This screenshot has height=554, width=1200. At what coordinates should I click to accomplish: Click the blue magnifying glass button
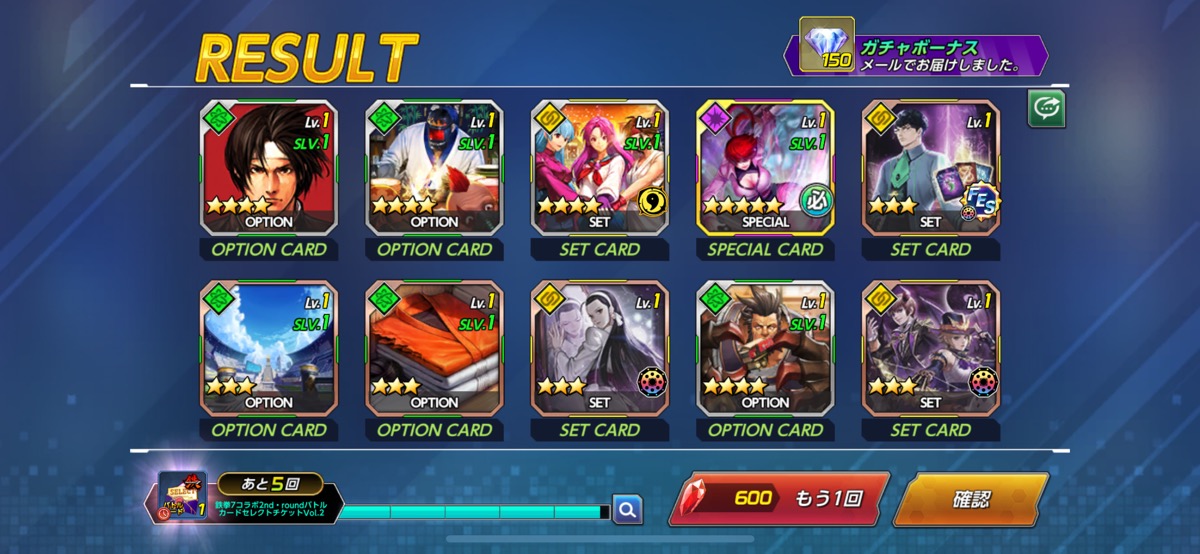pyautogui.click(x=627, y=510)
